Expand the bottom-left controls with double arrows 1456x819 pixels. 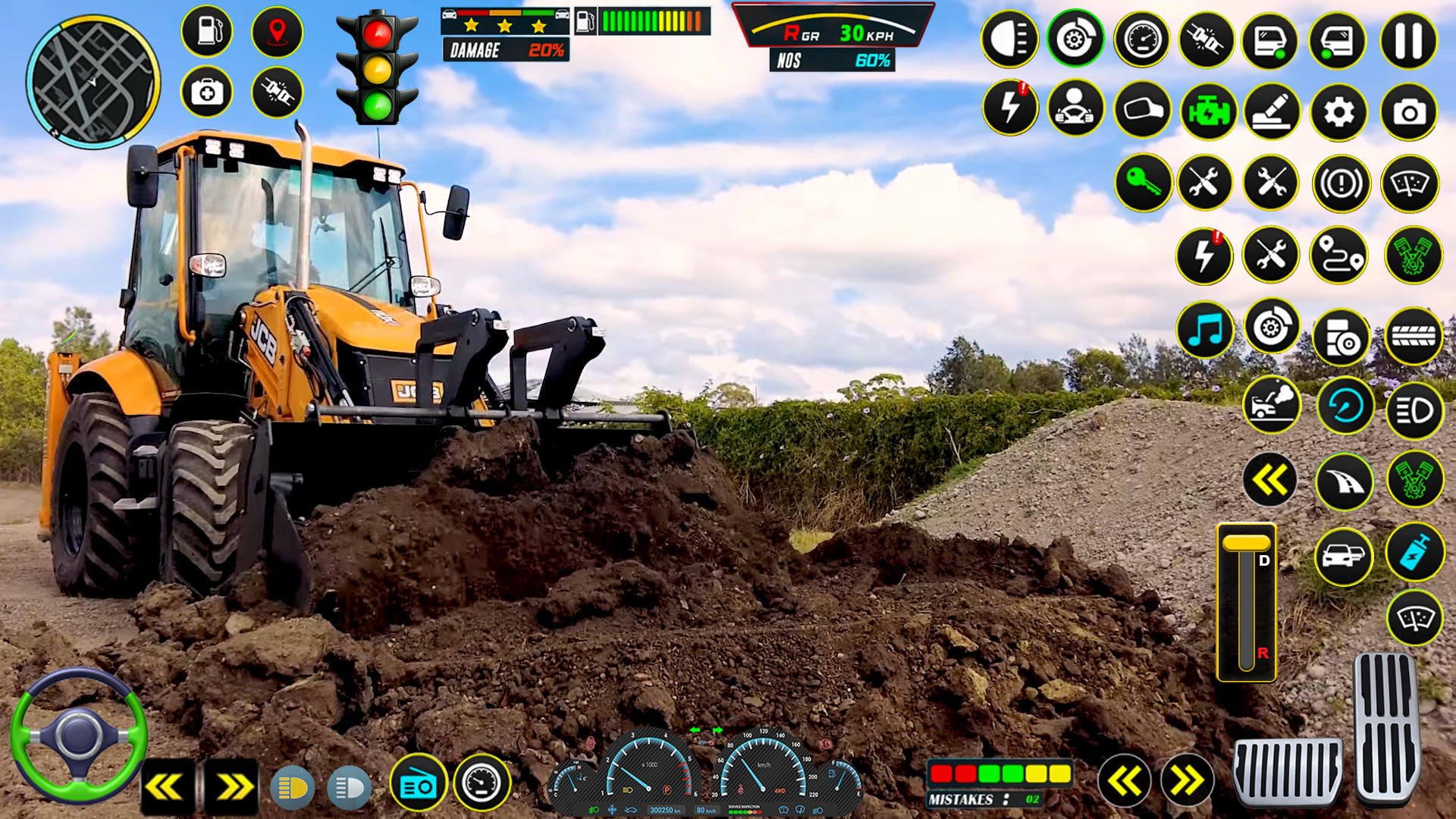click(x=234, y=785)
